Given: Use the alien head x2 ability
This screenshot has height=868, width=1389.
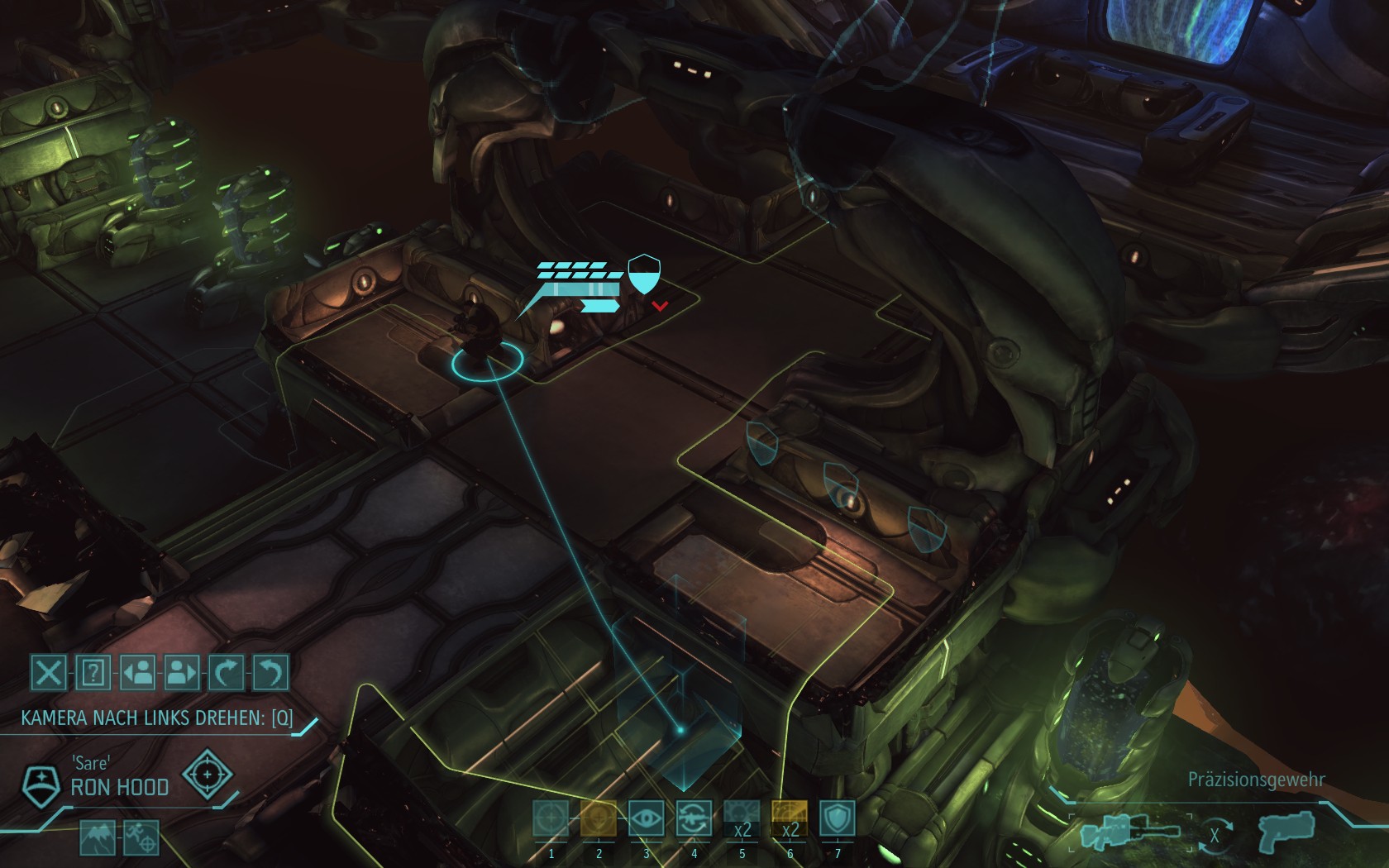Looking at the screenshot, I should [x=742, y=818].
